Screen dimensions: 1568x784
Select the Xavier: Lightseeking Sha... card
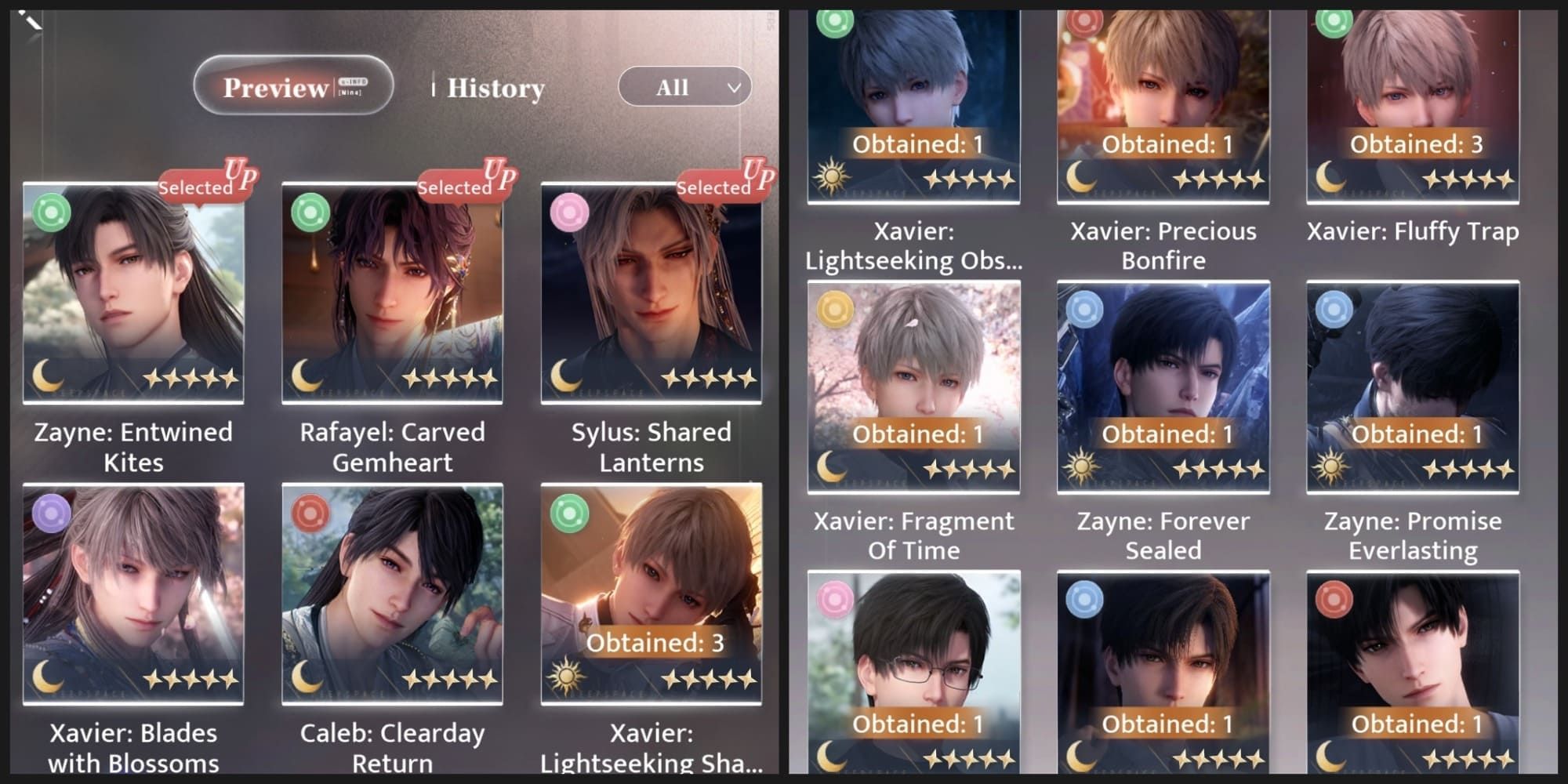click(651, 593)
